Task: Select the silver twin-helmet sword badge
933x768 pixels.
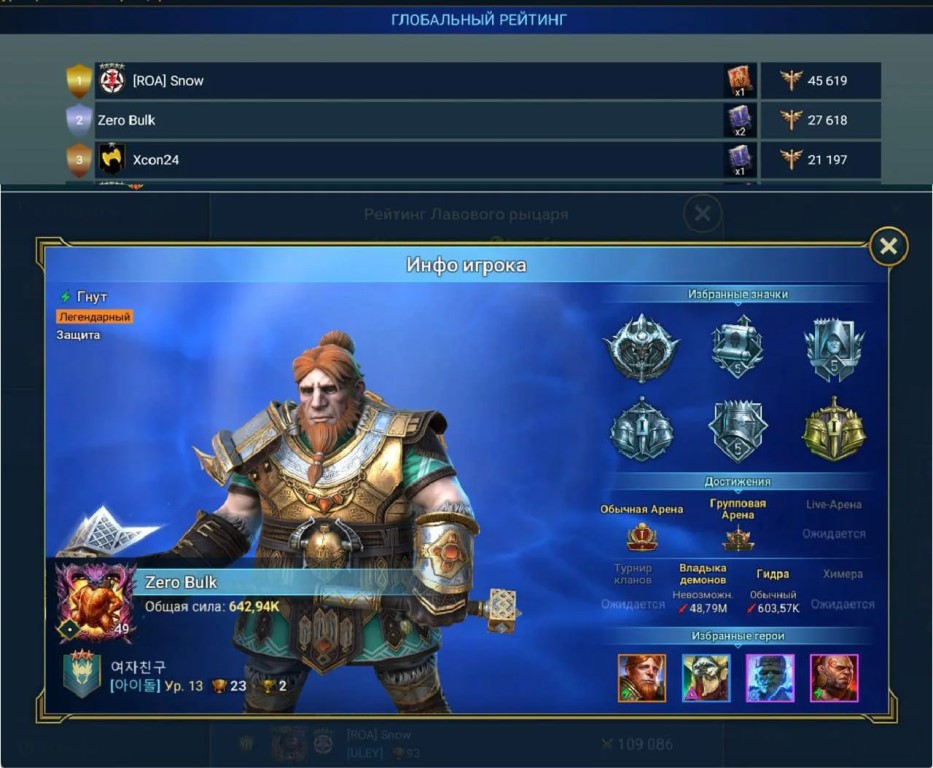Action: coord(641,430)
